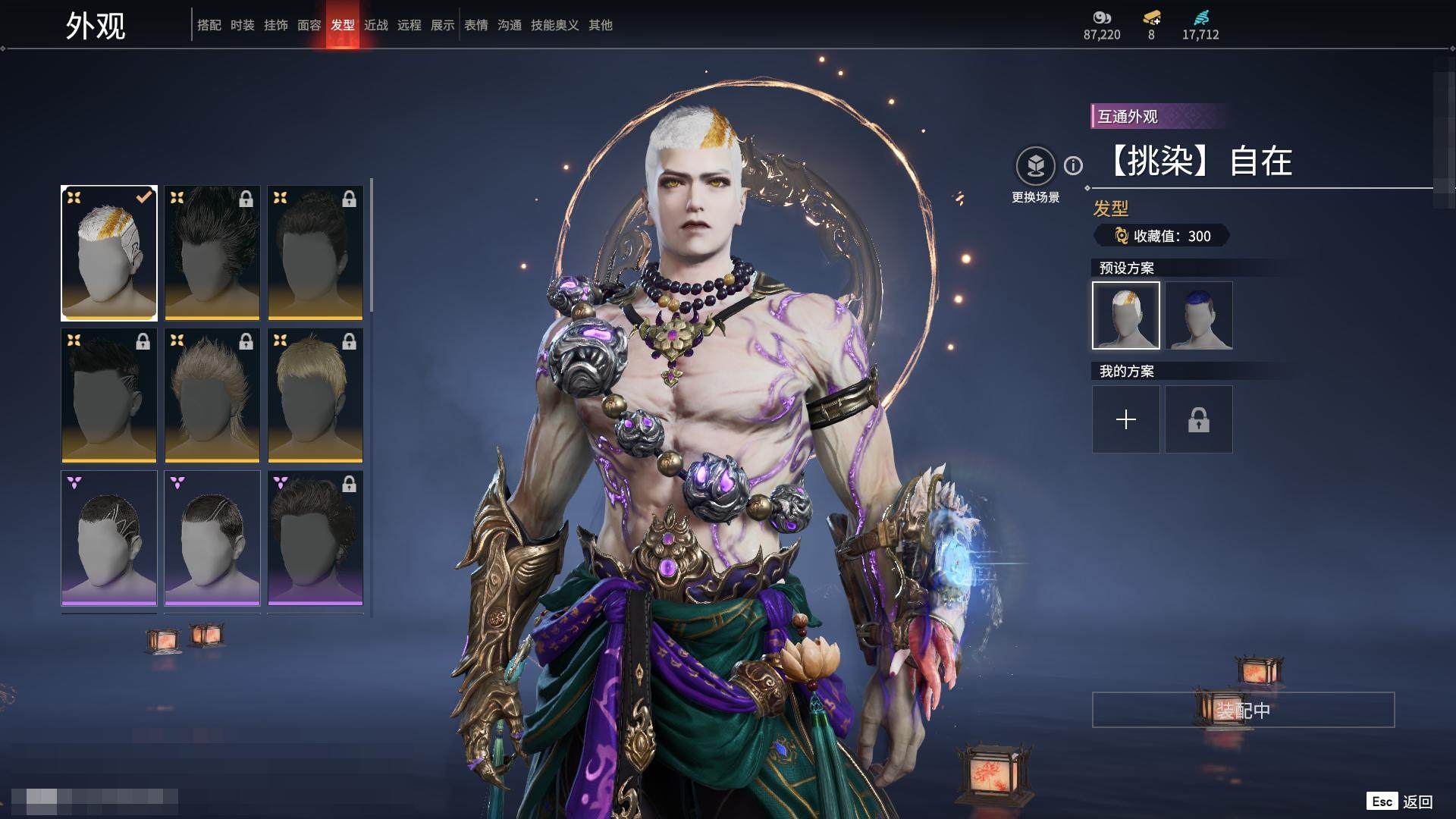Open the 时装 tab
The width and height of the screenshot is (1456, 819).
(x=243, y=25)
